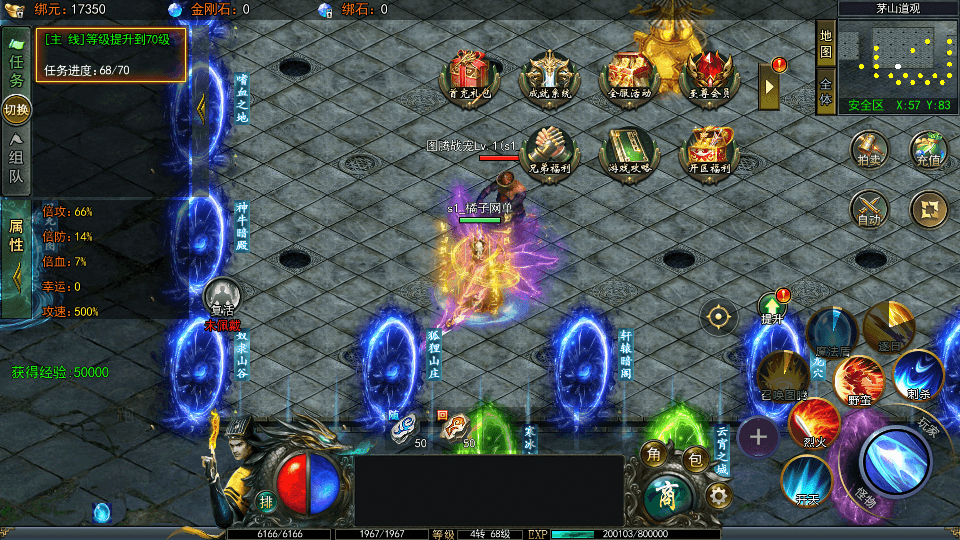Open the 至尊会员 VIP membership icon

(x=709, y=73)
